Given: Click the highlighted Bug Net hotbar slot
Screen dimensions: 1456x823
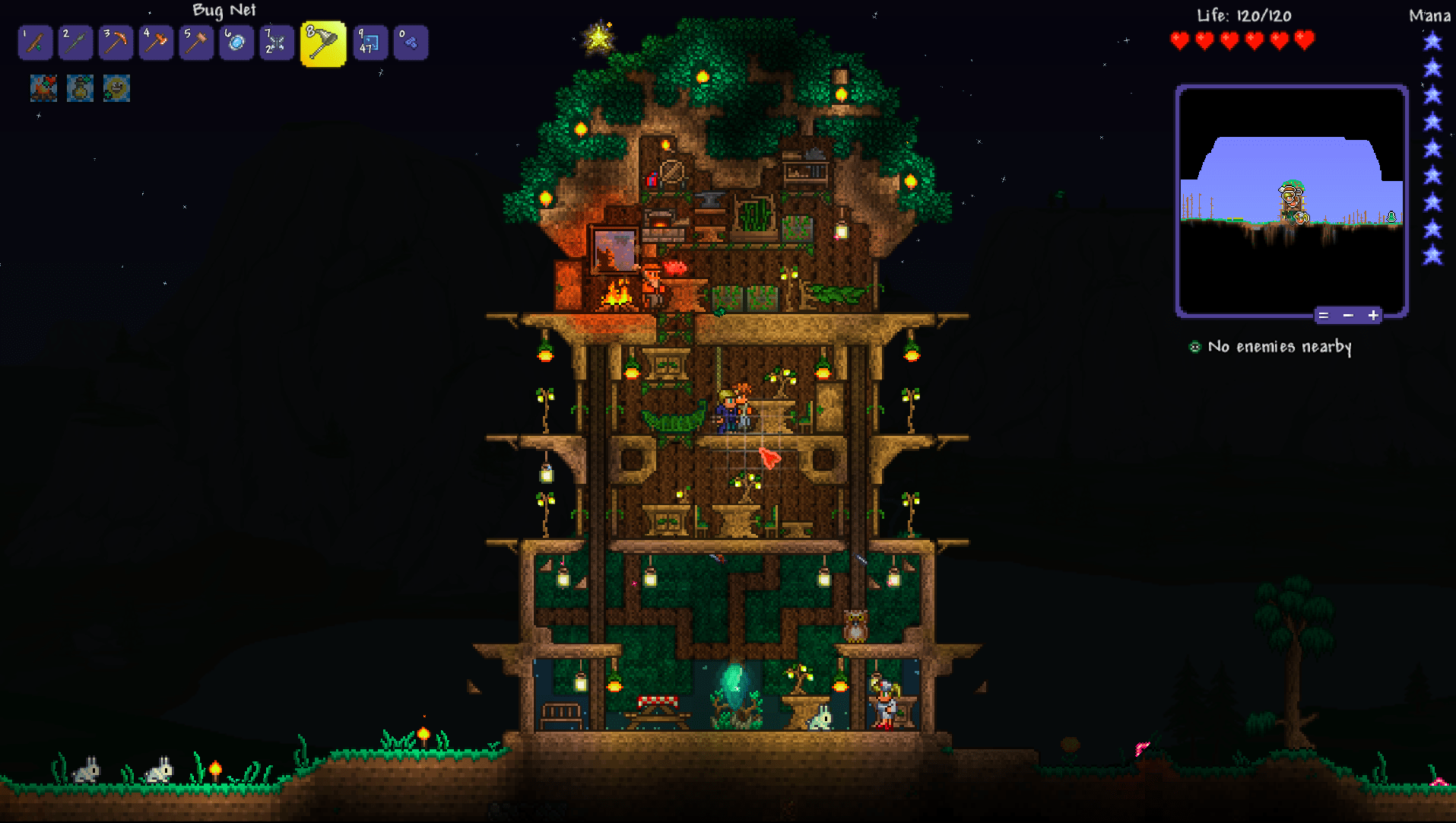Looking at the screenshot, I should point(323,43).
